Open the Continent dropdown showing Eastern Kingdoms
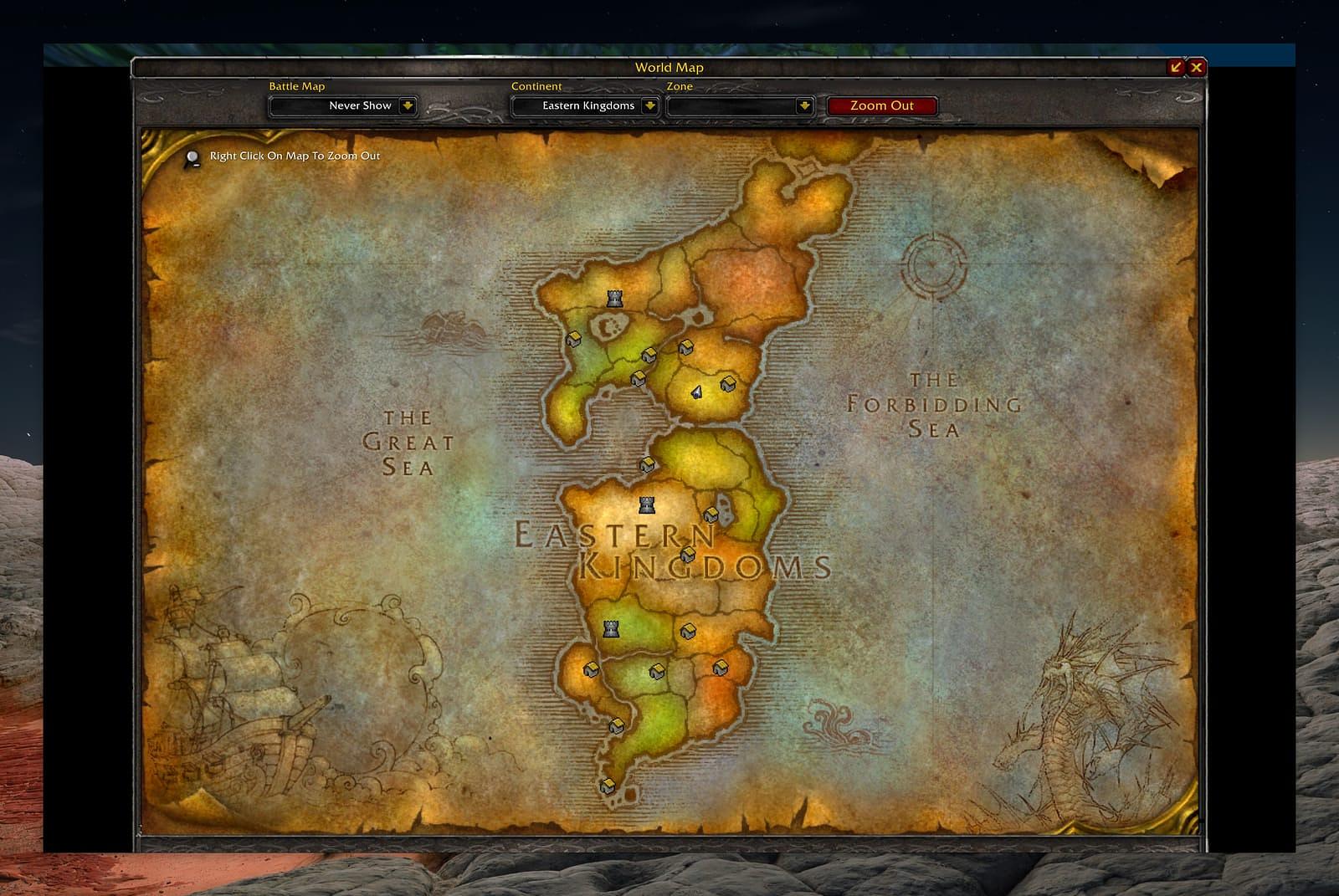1339x896 pixels. click(x=649, y=106)
